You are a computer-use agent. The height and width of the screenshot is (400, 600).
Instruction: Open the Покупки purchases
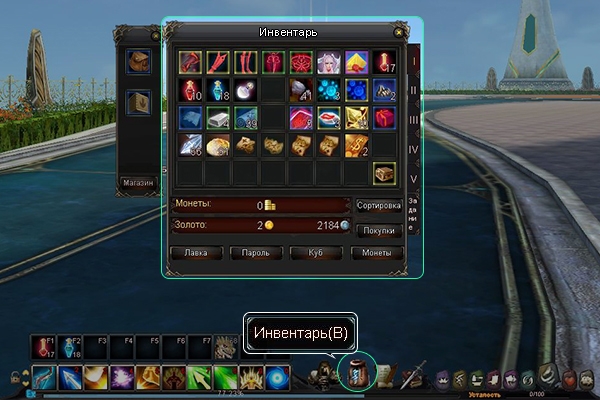[x=379, y=229]
